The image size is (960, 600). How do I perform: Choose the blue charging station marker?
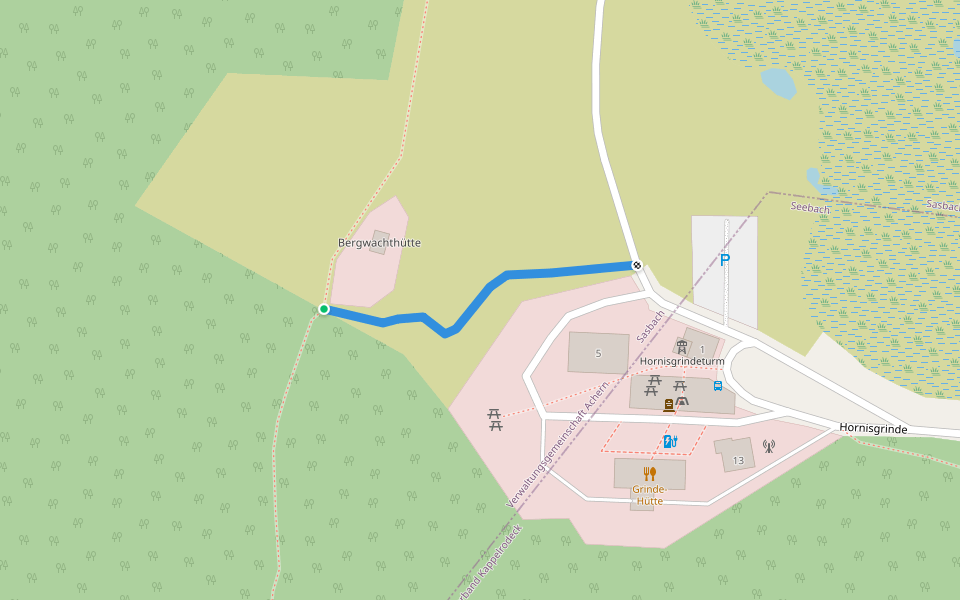tap(670, 441)
